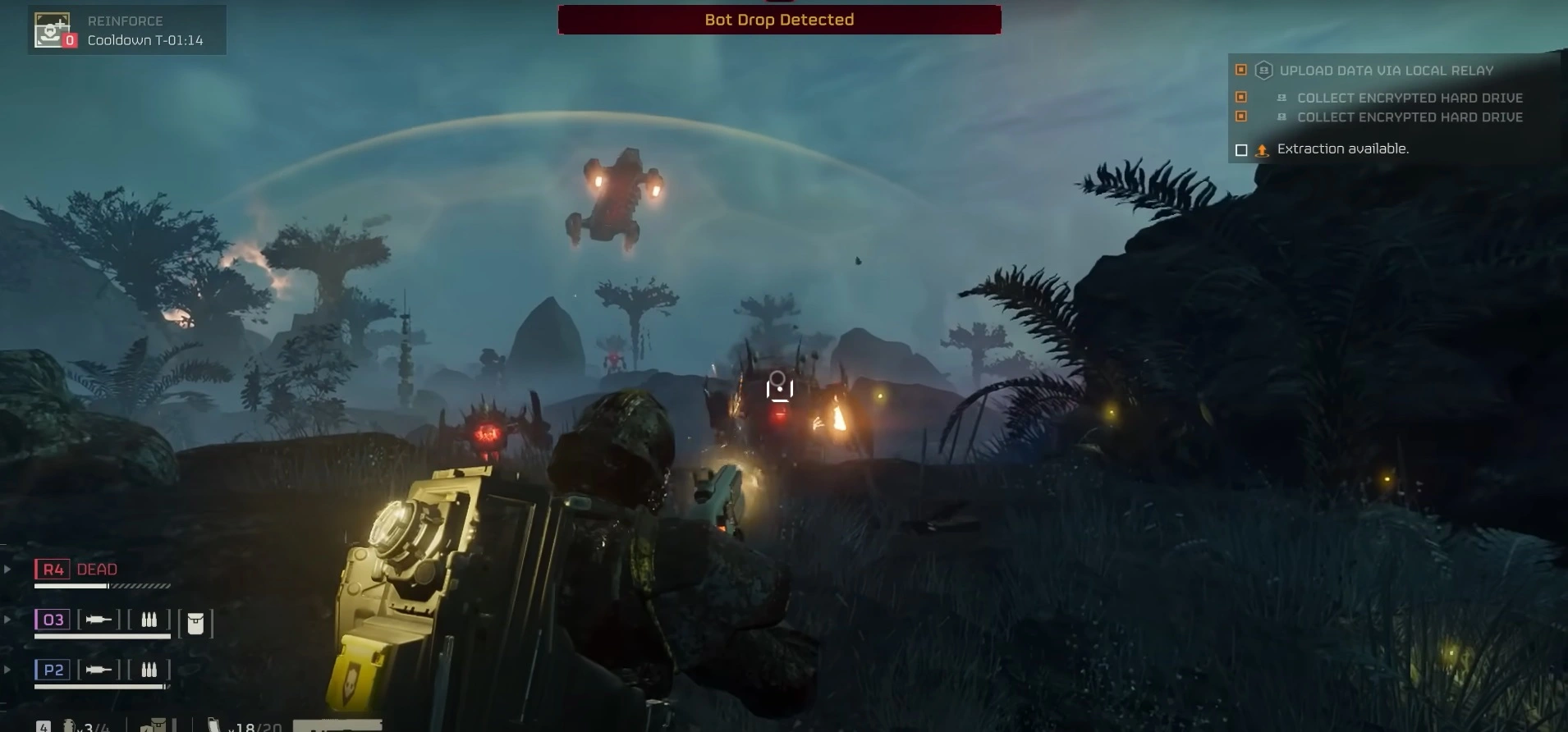
Task: Choose squad member O3's name tag
Action: (53, 620)
